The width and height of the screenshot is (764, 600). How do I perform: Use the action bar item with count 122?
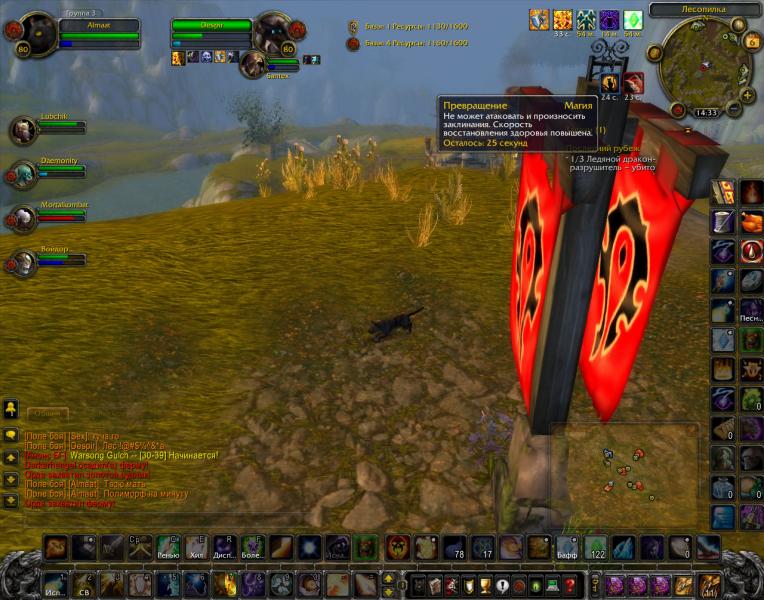(596, 547)
